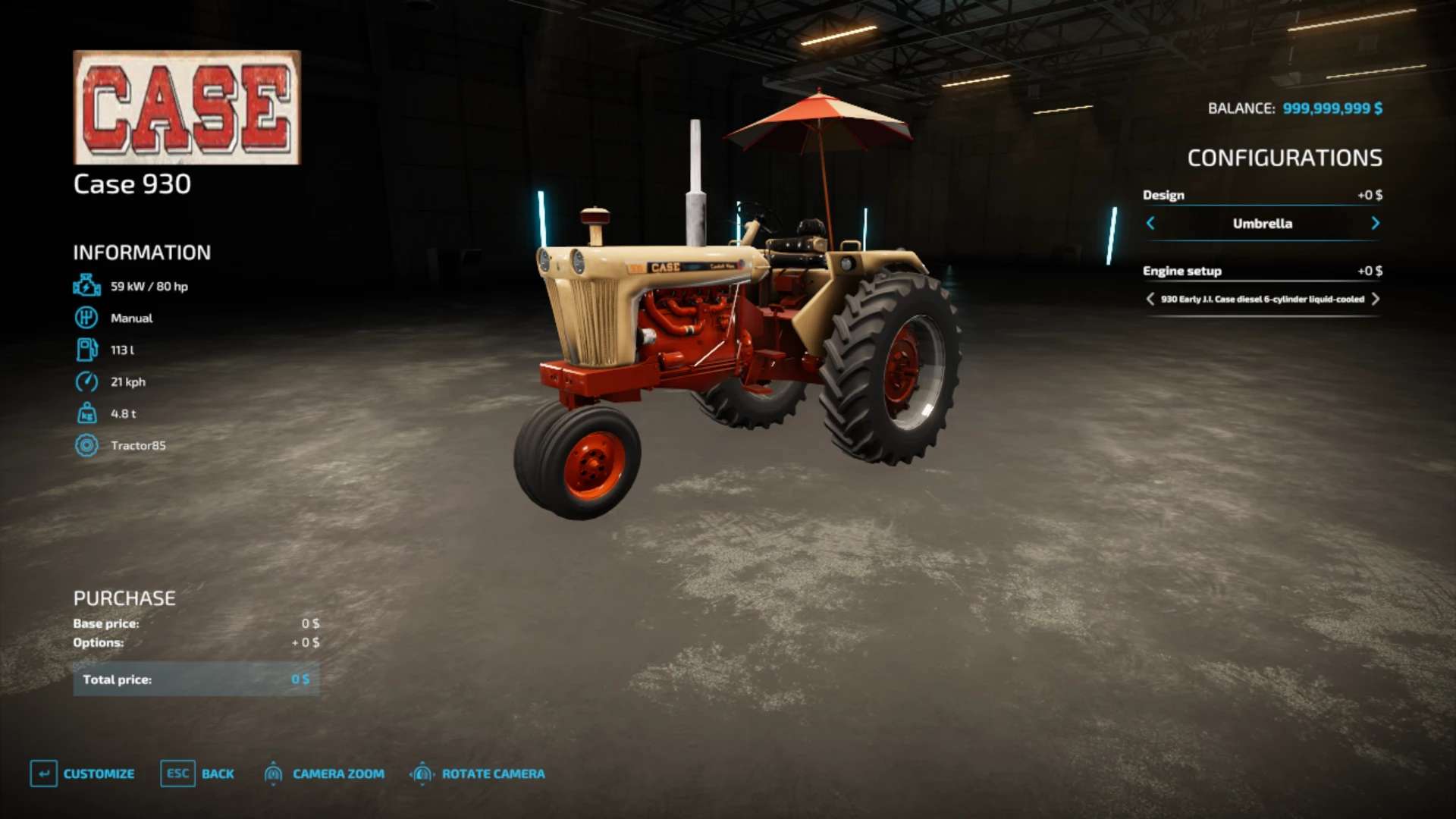Choose previous Engine setup option
Screen dimensions: 1456x819
(1150, 299)
